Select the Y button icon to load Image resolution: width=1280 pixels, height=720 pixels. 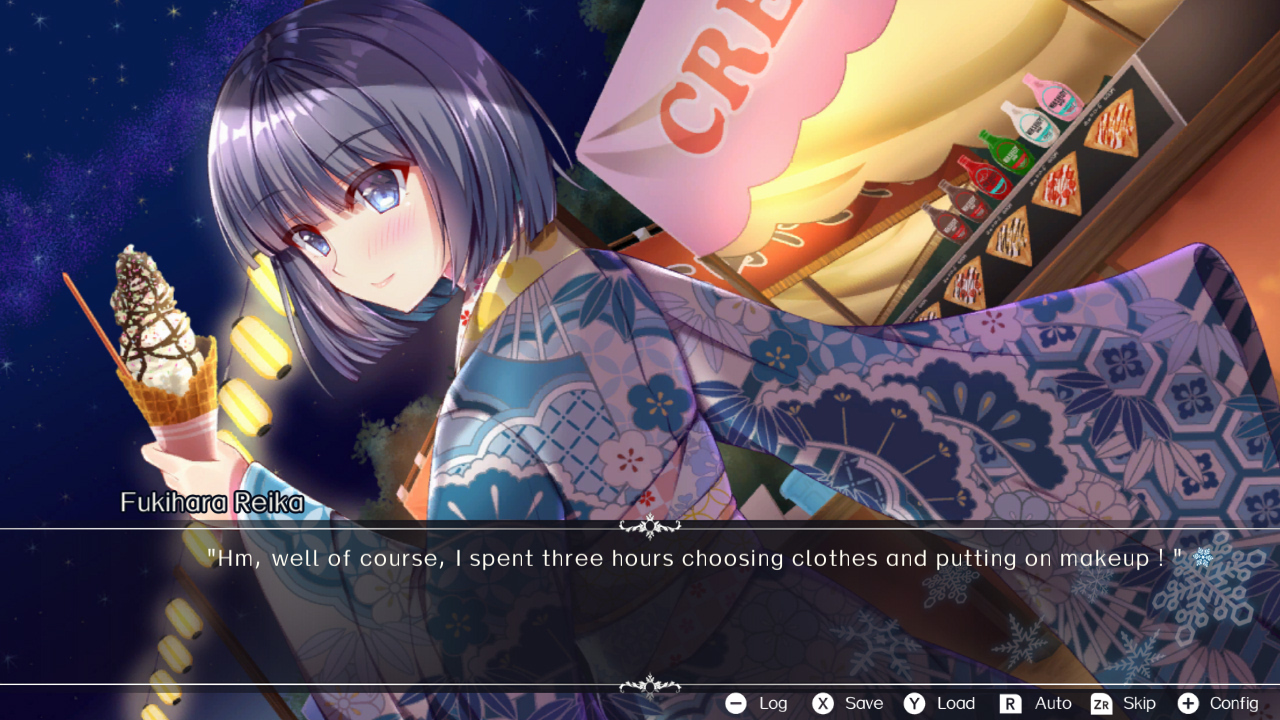pos(916,703)
